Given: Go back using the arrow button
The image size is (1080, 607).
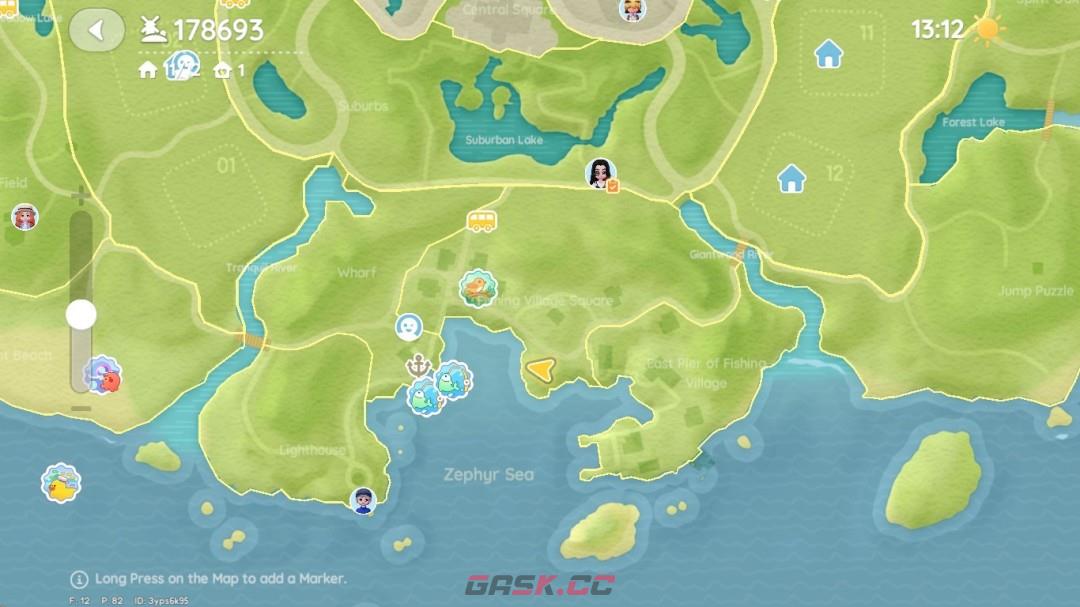Looking at the screenshot, I should click(x=96, y=31).
